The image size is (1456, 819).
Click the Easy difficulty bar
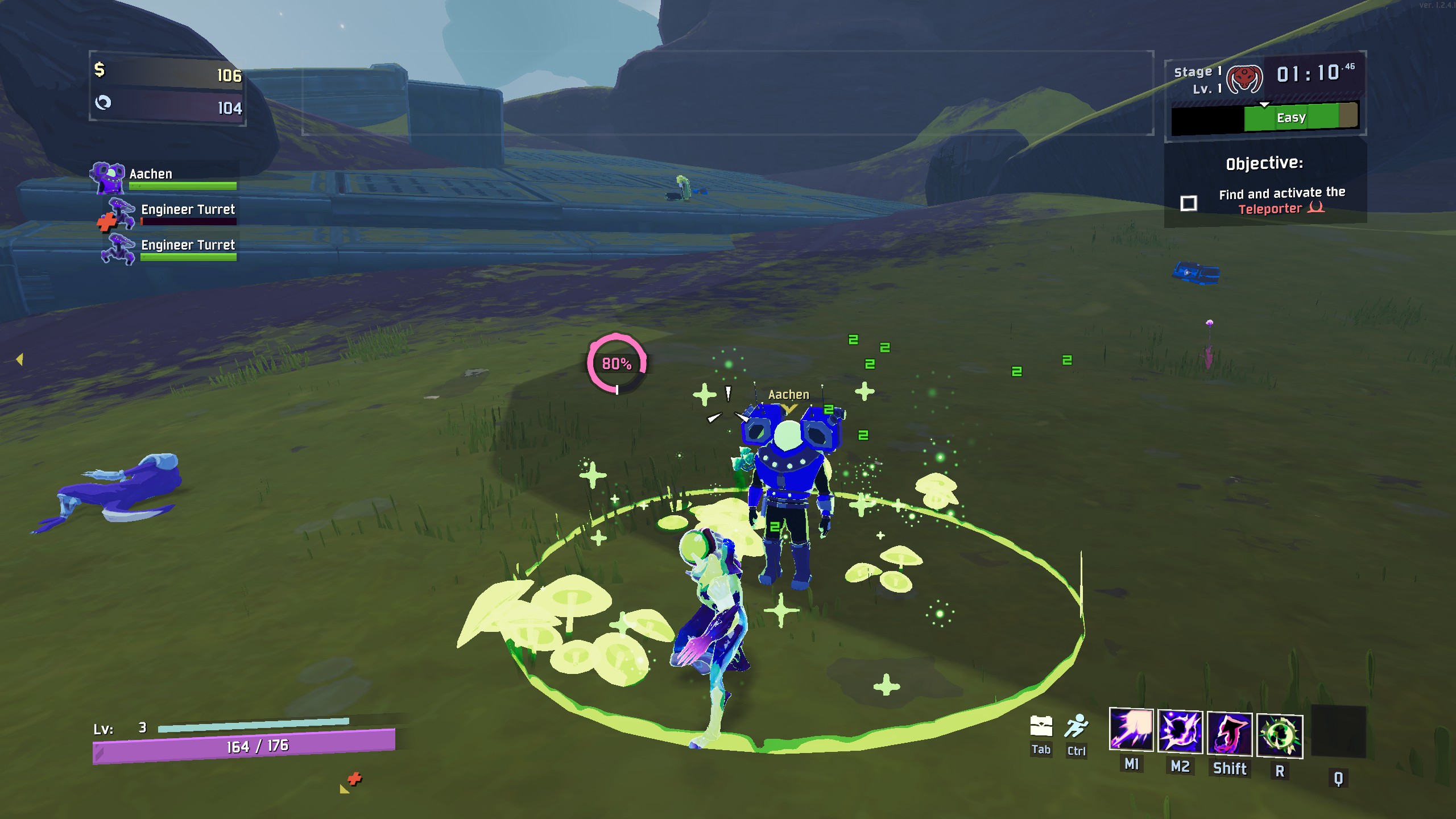click(x=1290, y=118)
